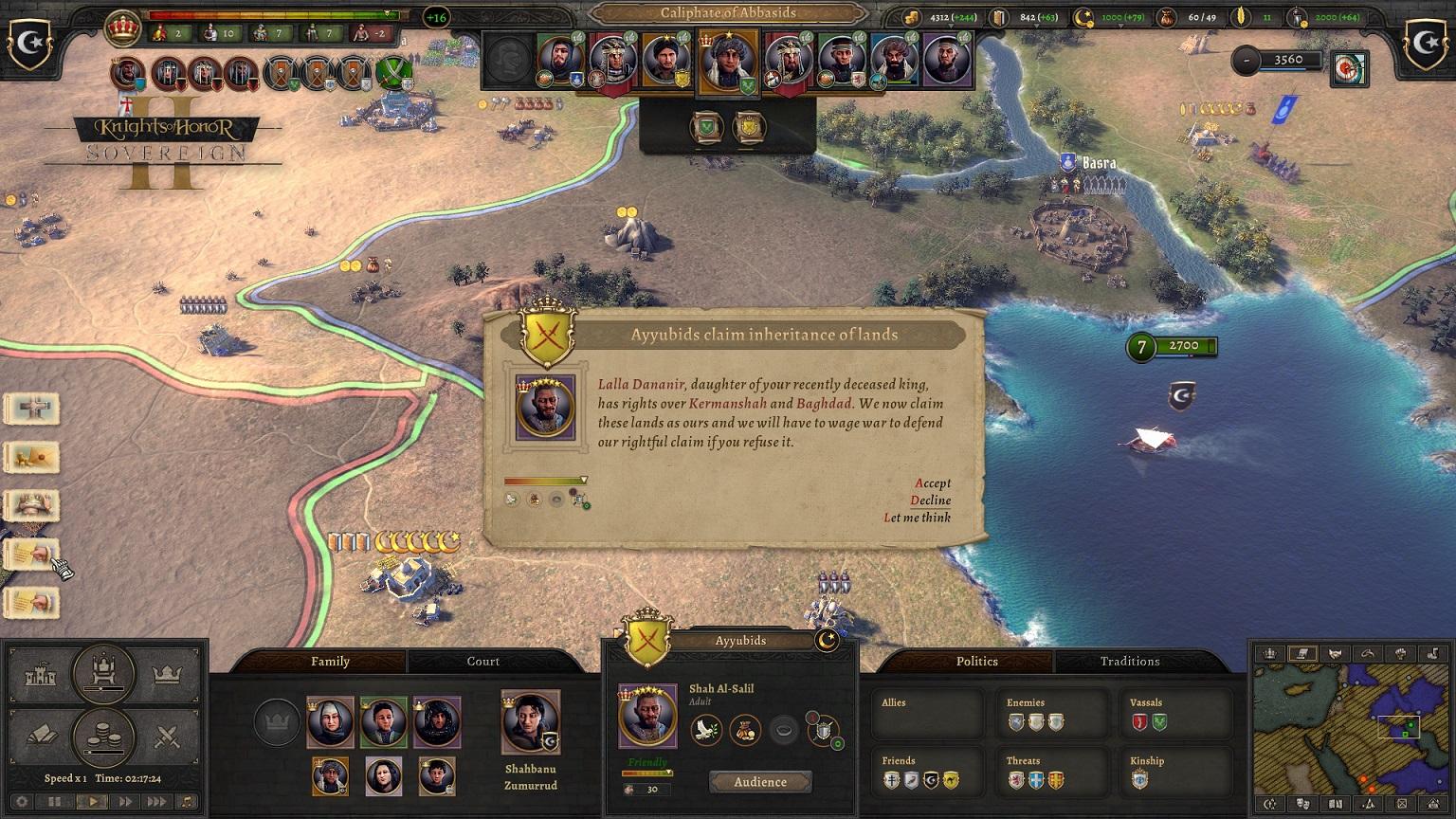Select army 7 with 2700 strength

tap(1172, 347)
